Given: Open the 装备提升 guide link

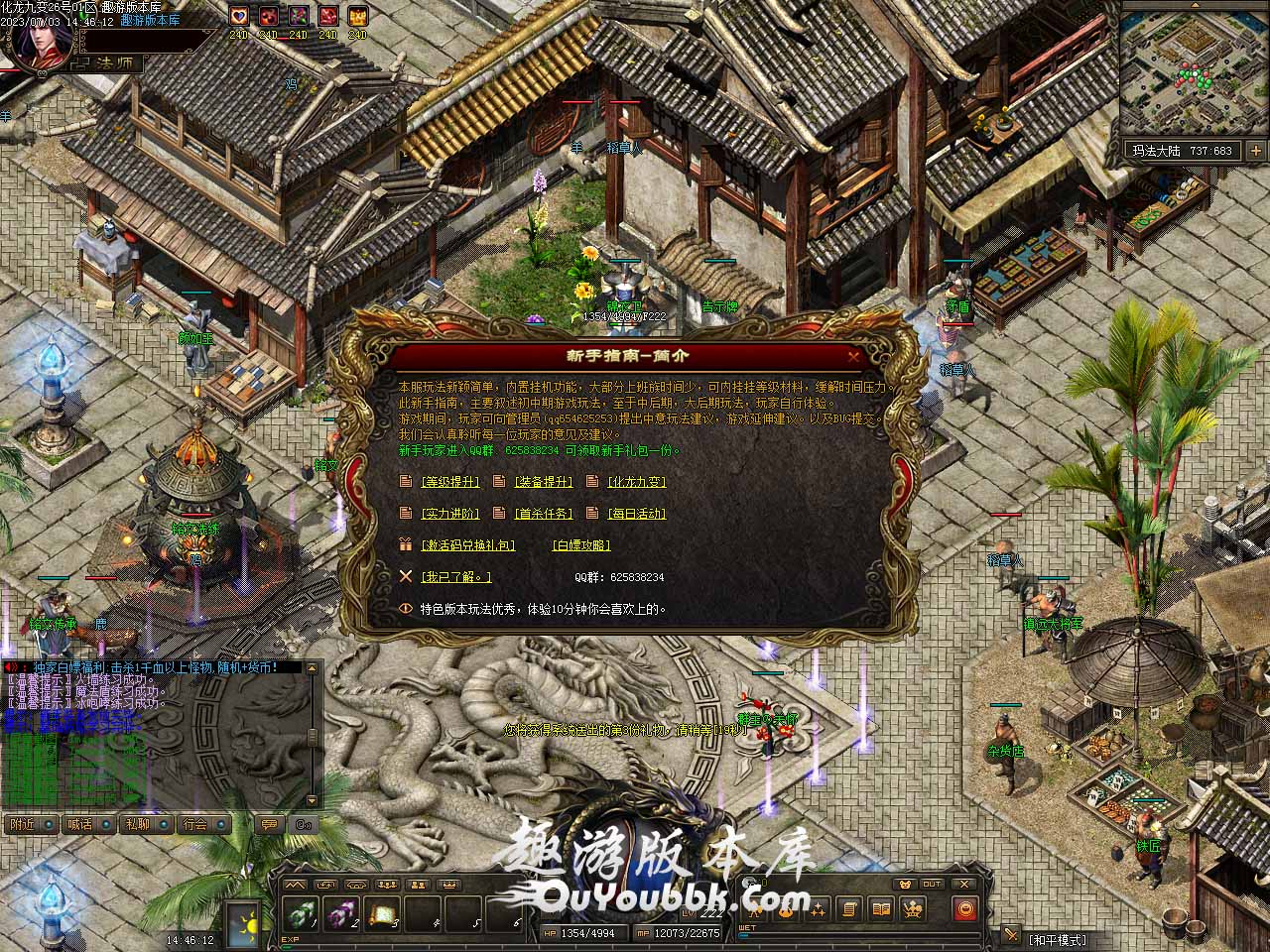Looking at the screenshot, I should pyautogui.click(x=544, y=482).
